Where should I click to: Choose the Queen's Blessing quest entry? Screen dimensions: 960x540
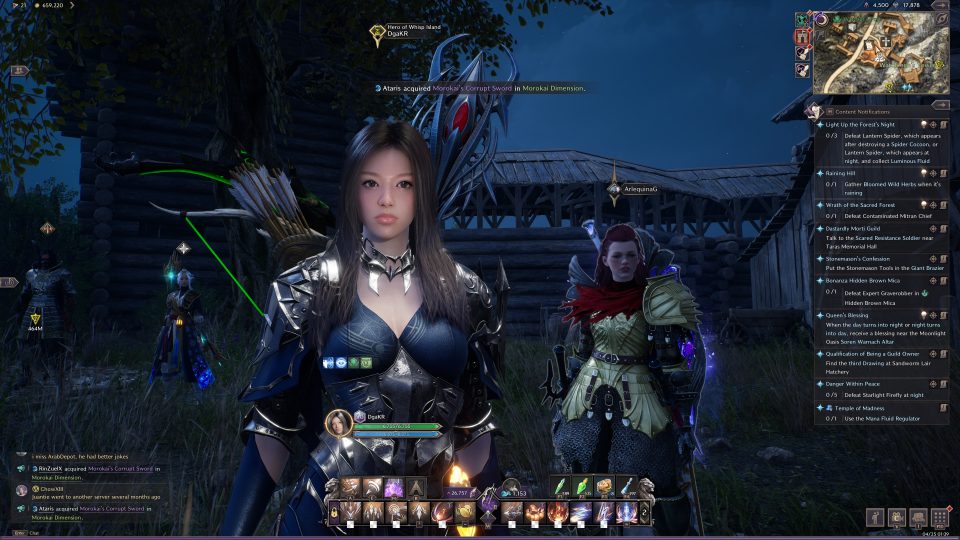847,313
